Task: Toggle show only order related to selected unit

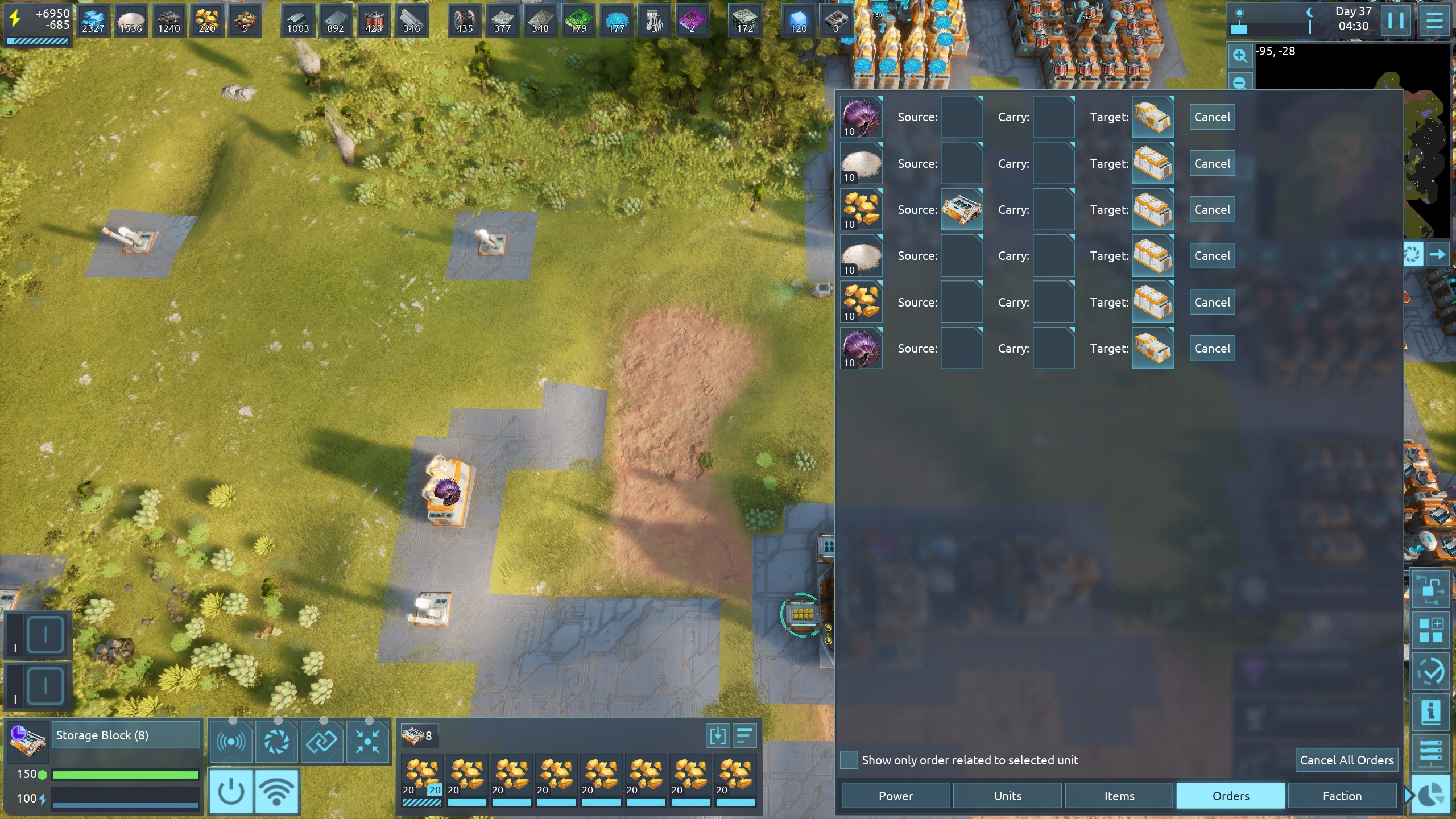Action: pos(849,760)
